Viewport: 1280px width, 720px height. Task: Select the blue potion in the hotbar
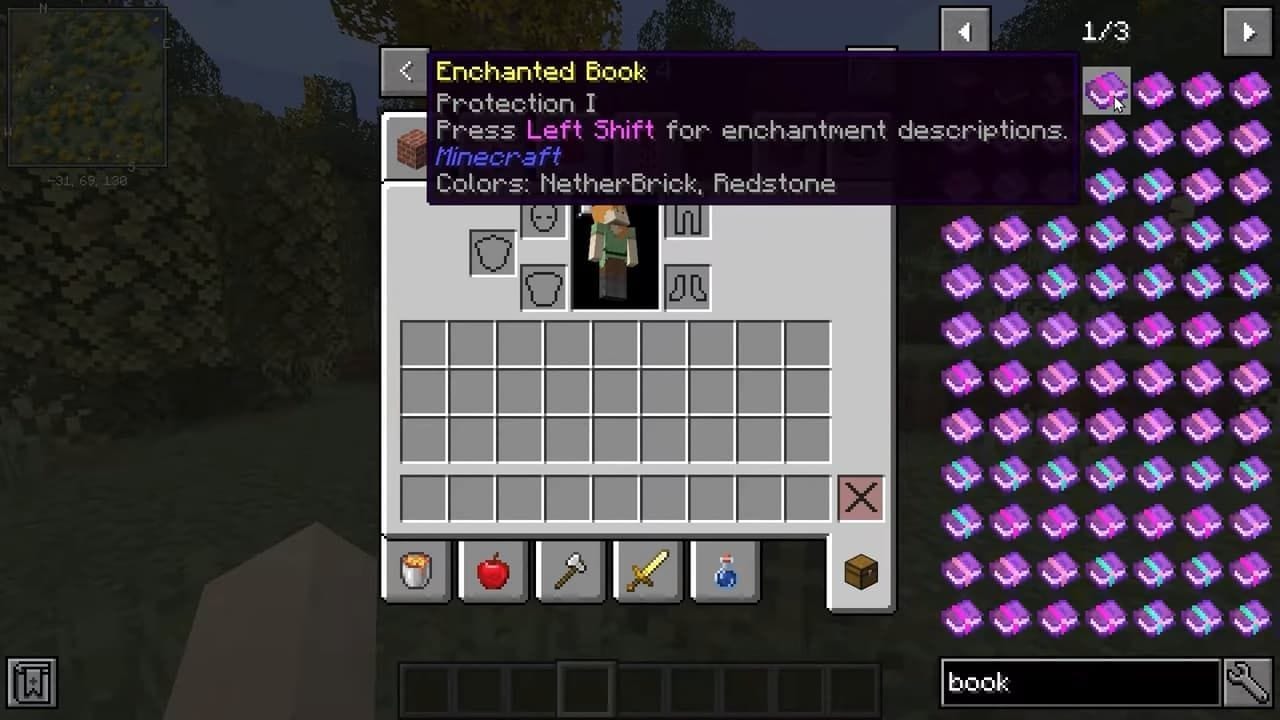tap(724, 570)
